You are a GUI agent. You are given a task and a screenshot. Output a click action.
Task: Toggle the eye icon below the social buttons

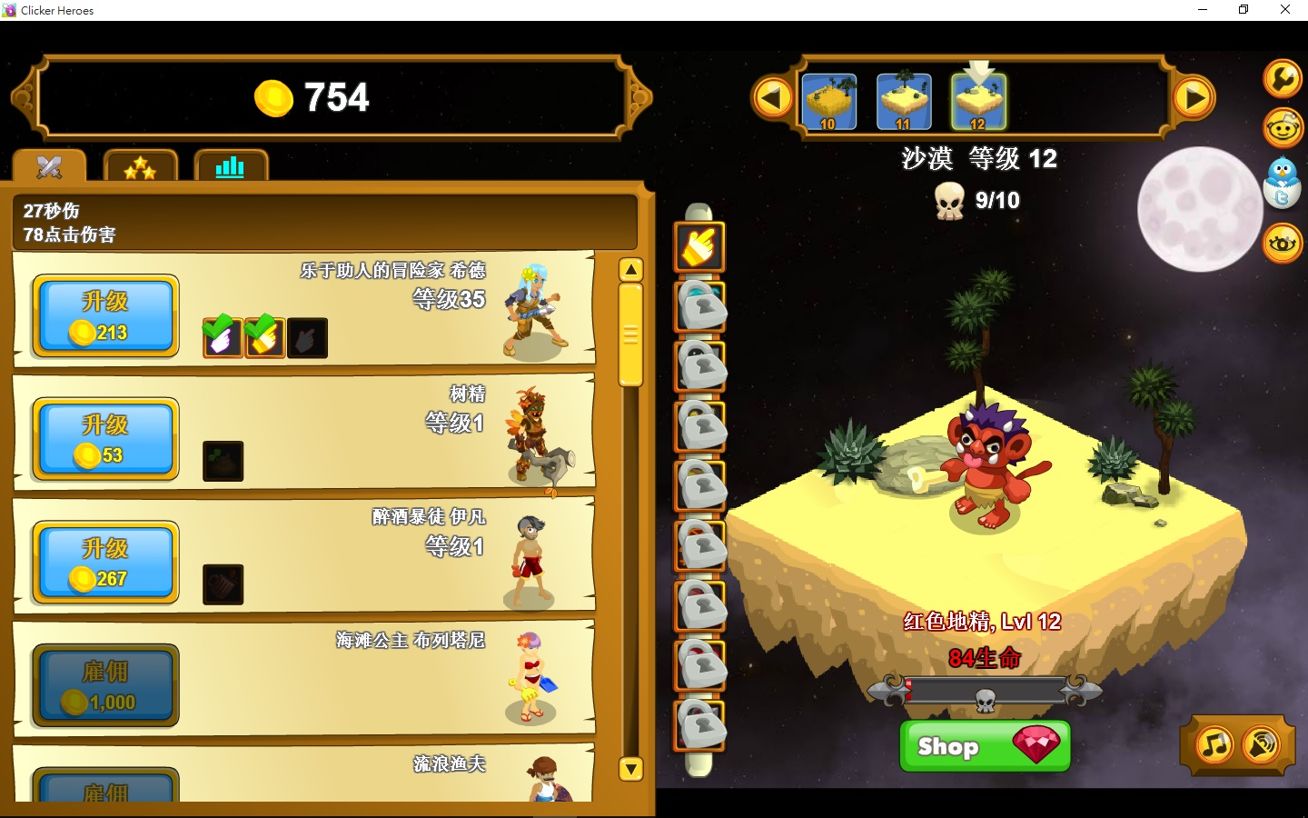tap(1283, 242)
